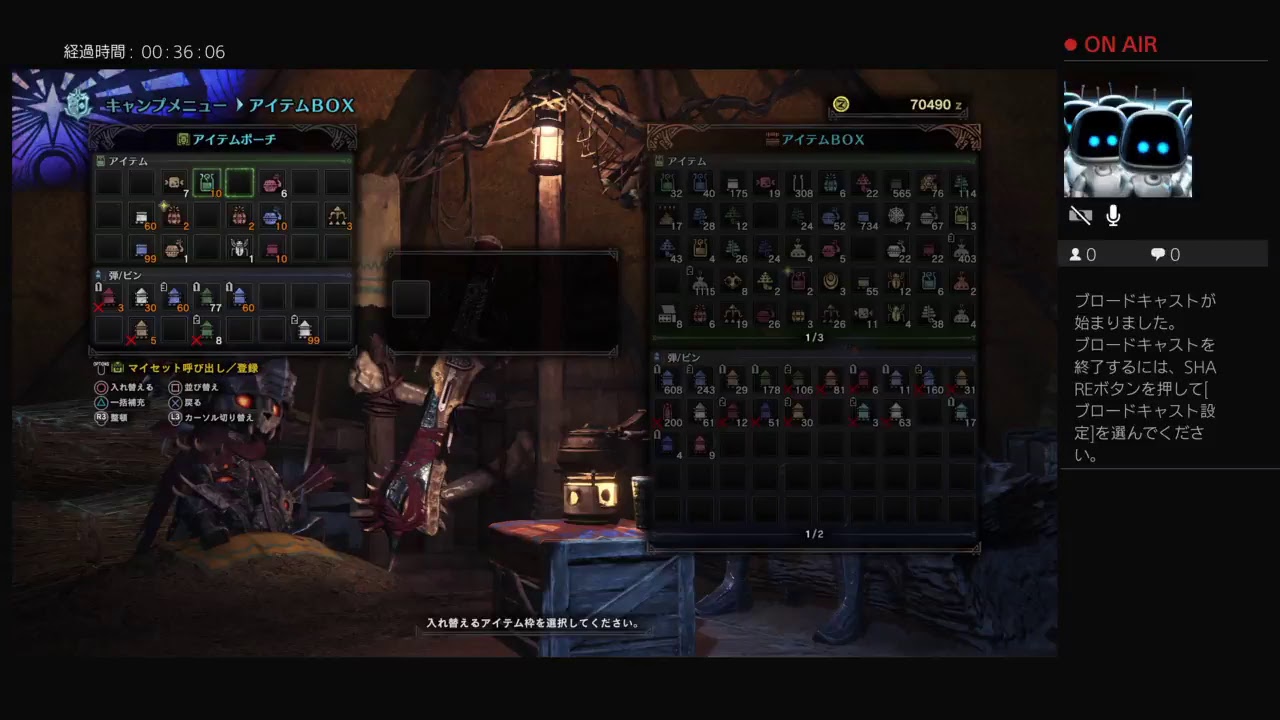Select the pouch ammo stack of 77
This screenshot has width=1280, height=720.
pos(207,296)
